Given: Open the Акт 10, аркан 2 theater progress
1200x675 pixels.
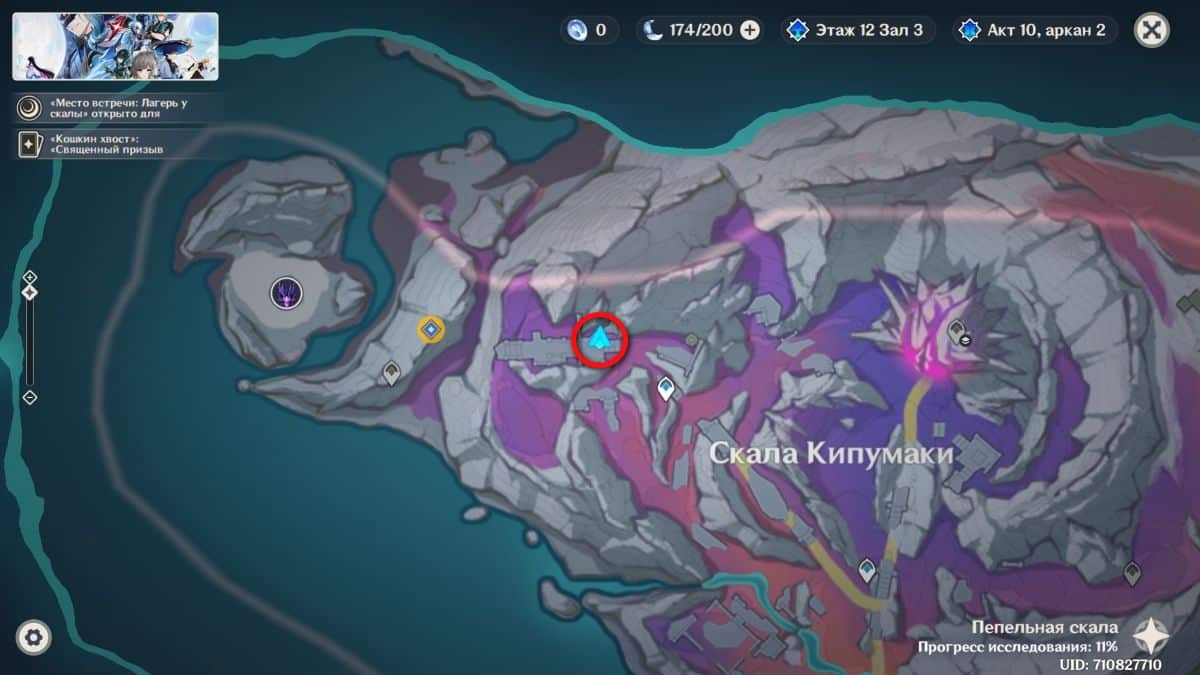Looking at the screenshot, I should click(x=1034, y=30).
